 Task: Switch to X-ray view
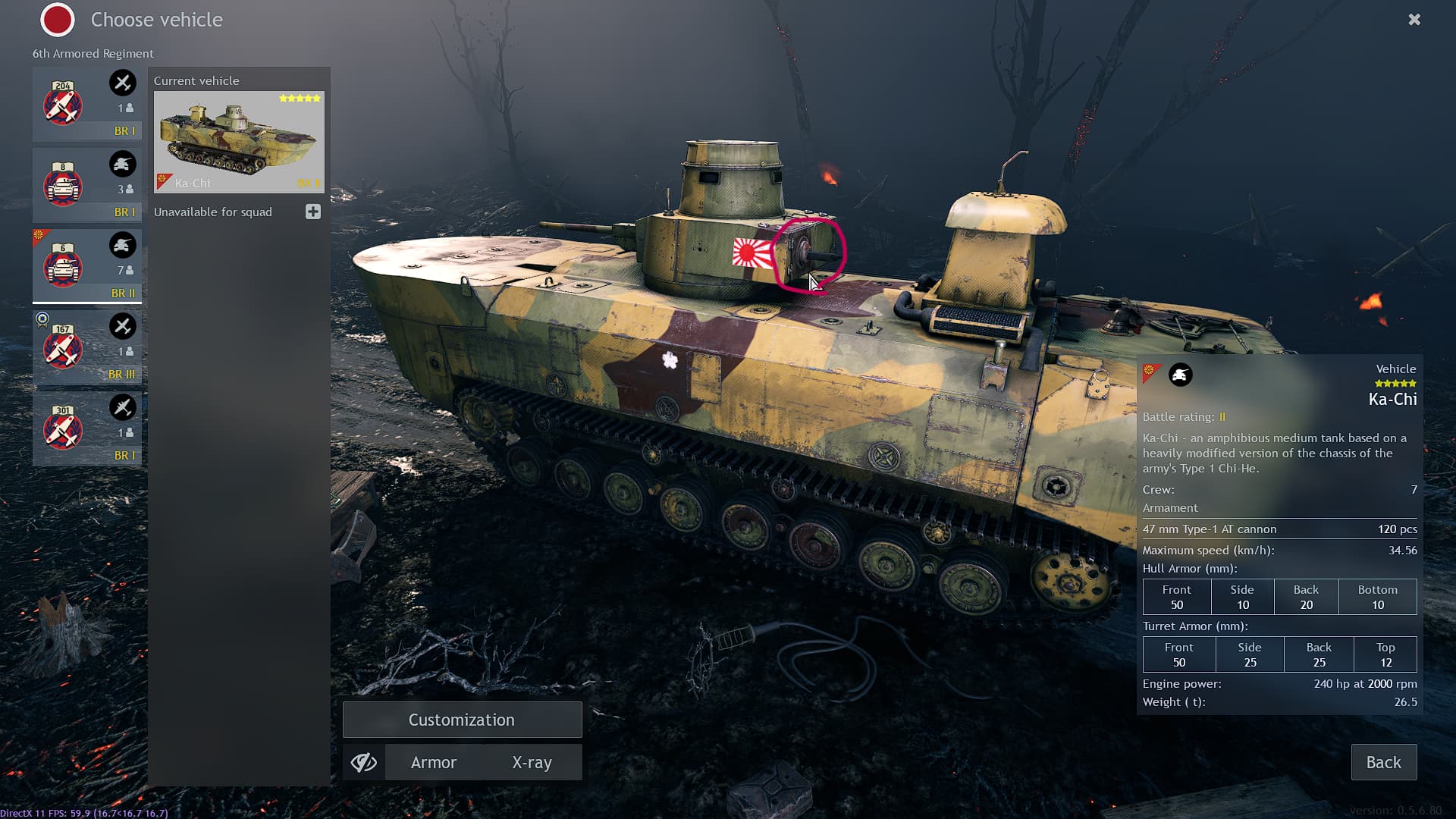tap(532, 762)
